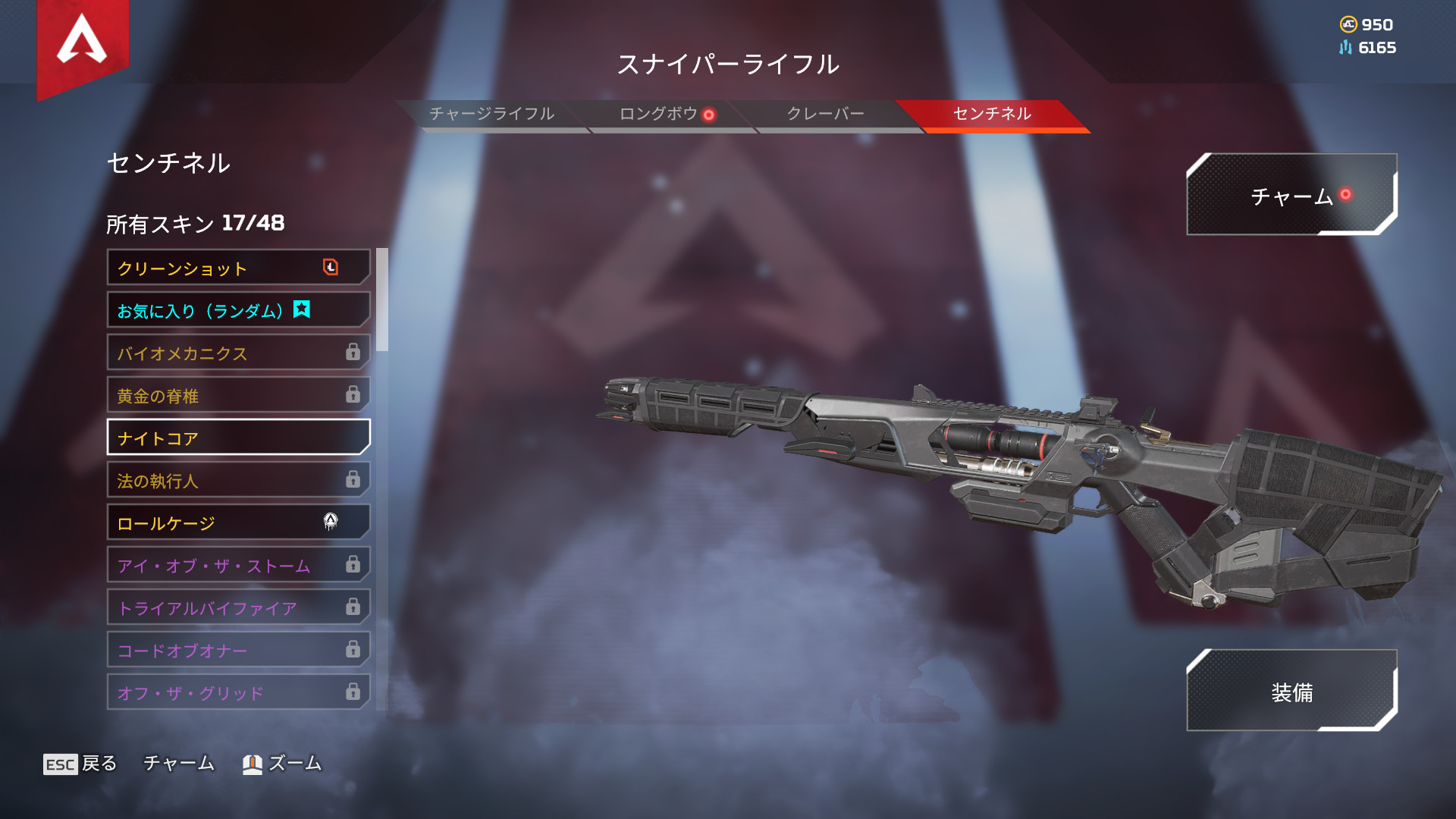
Task: Choose the コードオブオナー skin
Action: click(x=238, y=650)
